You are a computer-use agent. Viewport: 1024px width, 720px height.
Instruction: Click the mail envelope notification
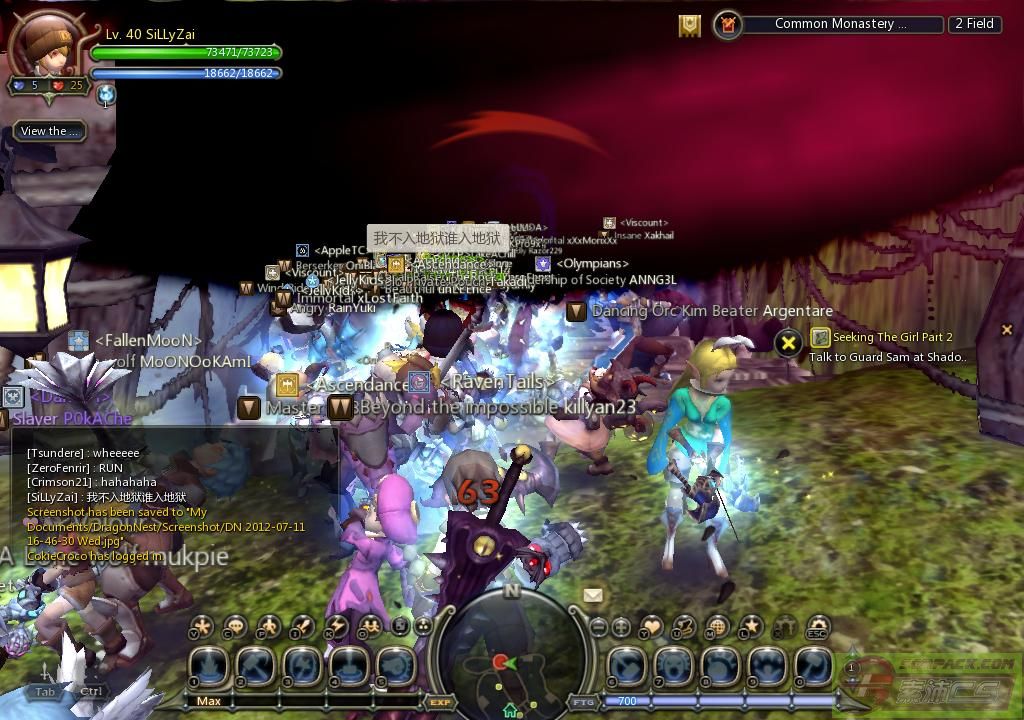click(593, 595)
